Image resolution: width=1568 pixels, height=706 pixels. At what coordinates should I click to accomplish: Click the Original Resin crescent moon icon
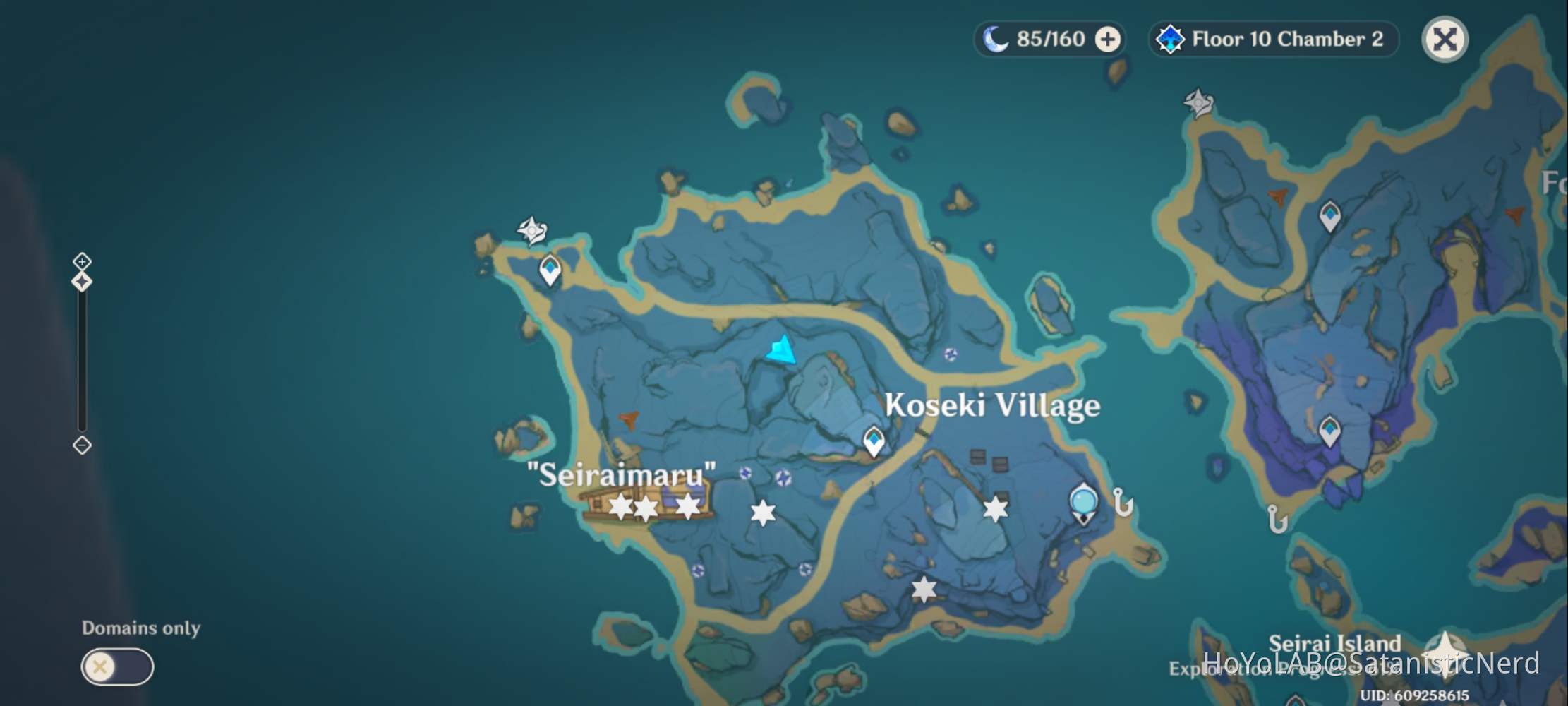tap(996, 39)
